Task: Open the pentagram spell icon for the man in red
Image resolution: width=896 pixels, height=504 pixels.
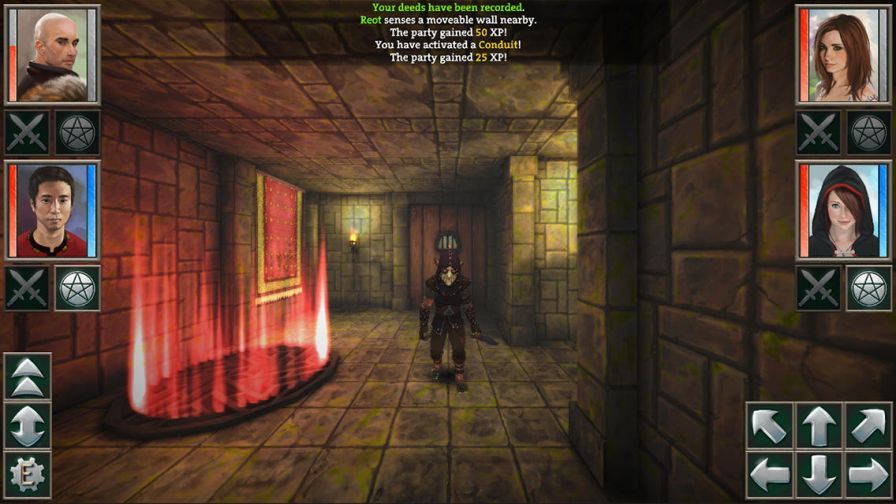Action: tap(77, 288)
